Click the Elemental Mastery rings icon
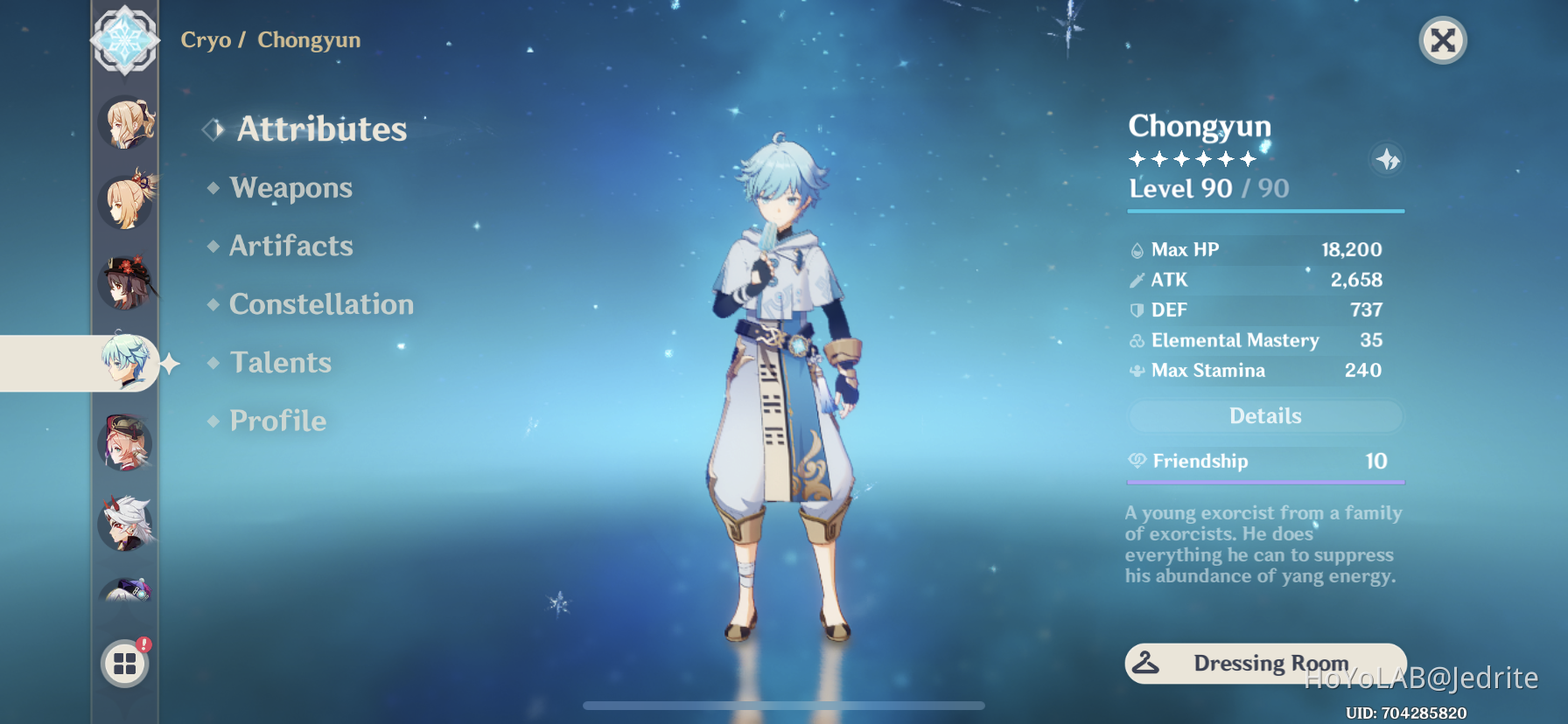 (x=1137, y=340)
